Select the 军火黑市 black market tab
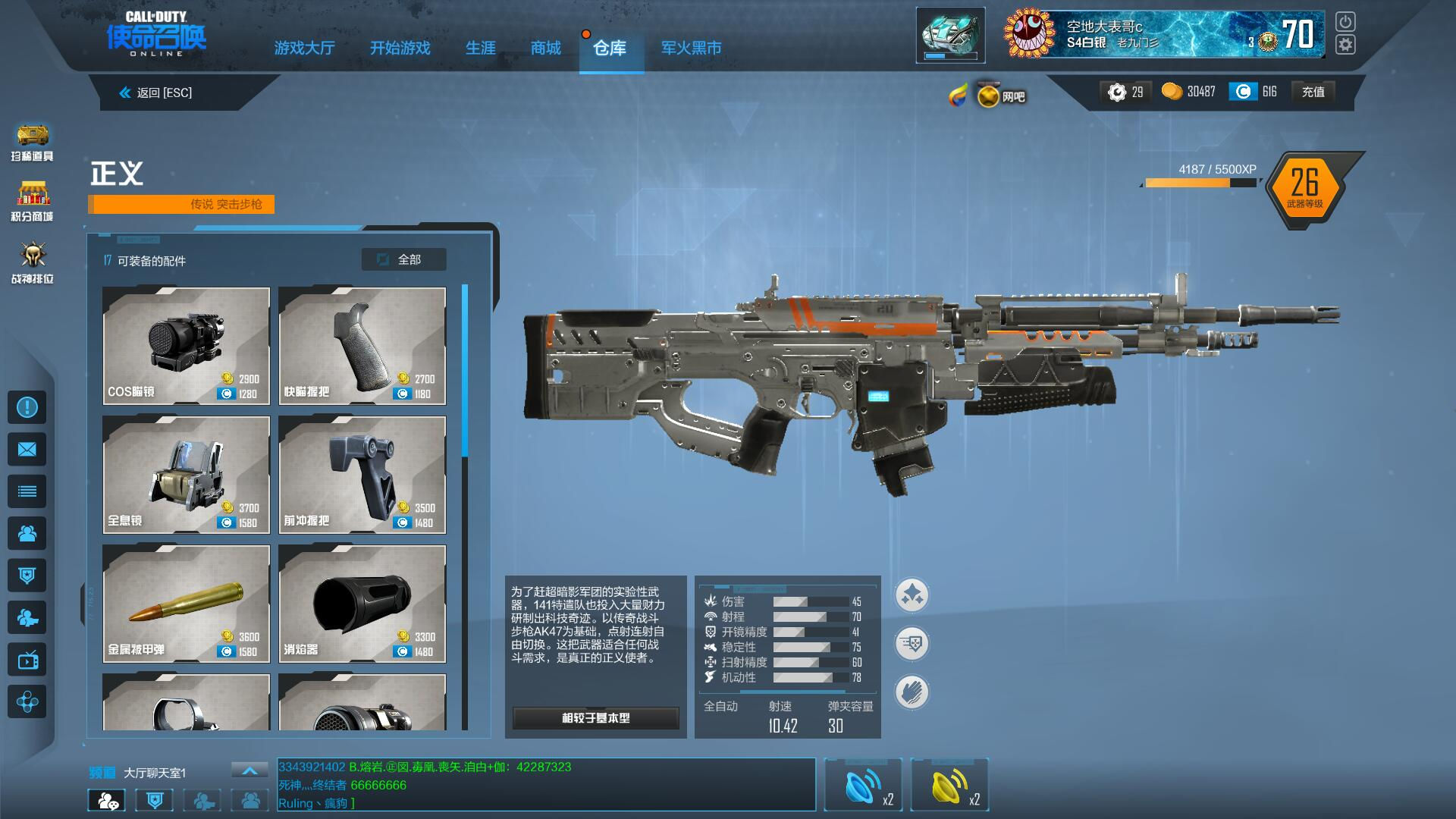 point(691,49)
